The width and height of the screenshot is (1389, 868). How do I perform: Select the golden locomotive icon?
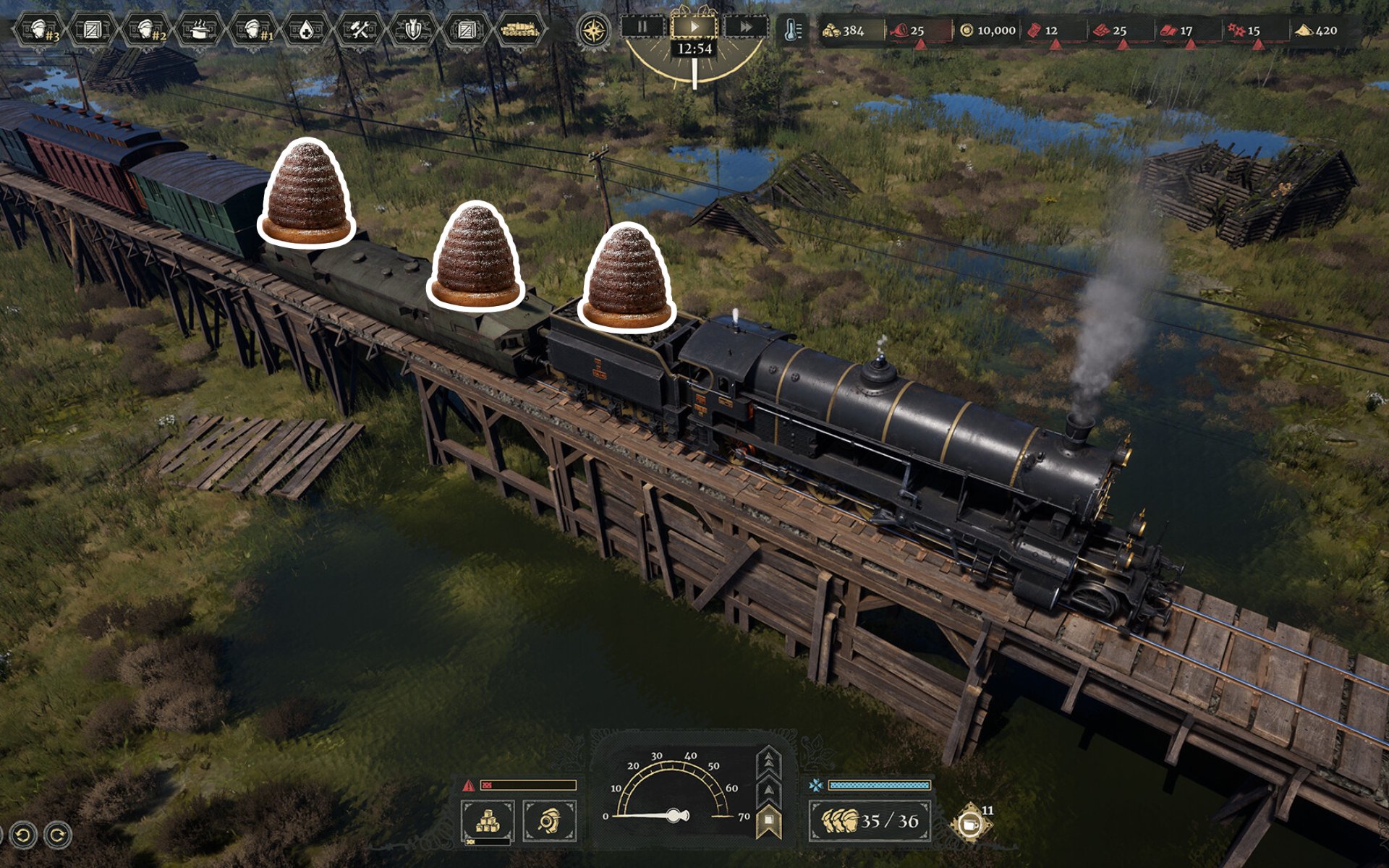tap(519, 30)
